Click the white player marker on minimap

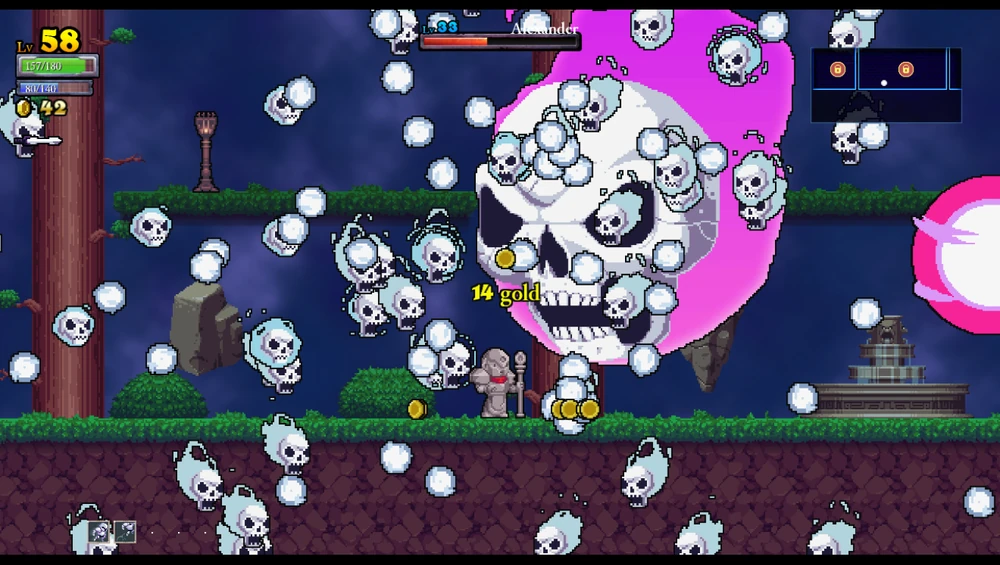tap(884, 83)
